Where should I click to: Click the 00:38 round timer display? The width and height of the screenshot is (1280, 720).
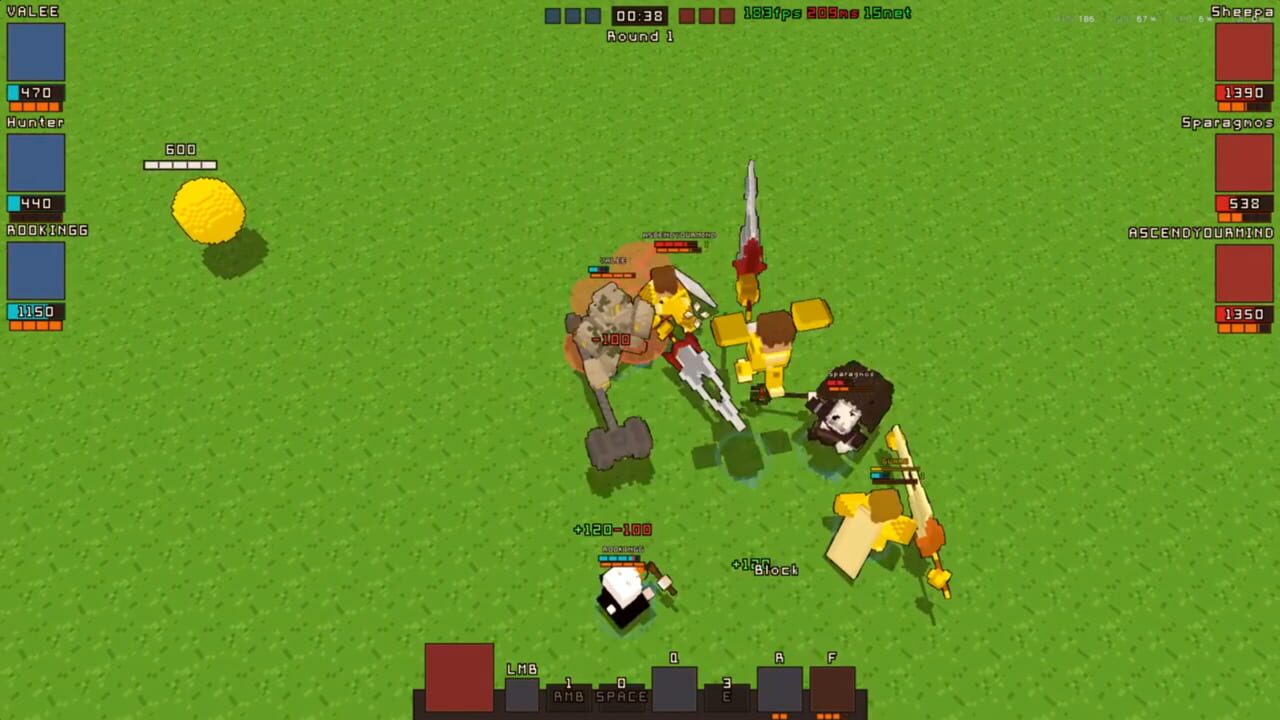(x=639, y=14)
